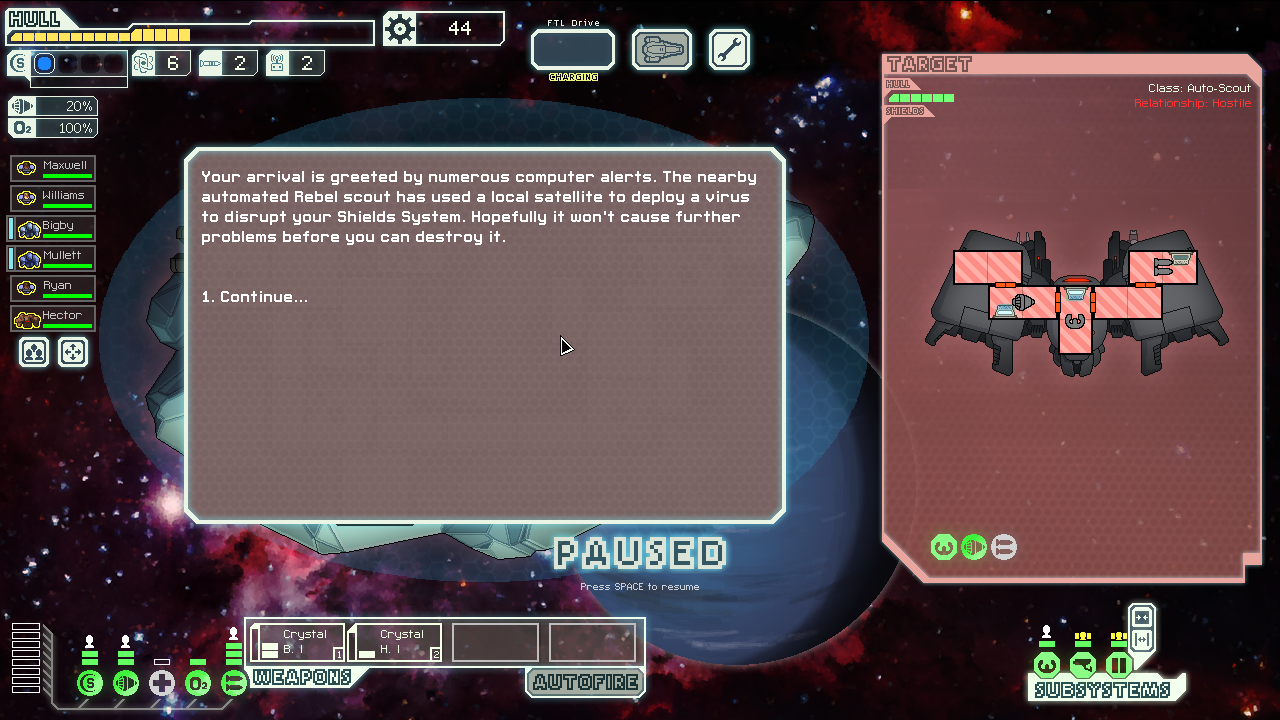Screen dimensions: 1280x720
Task: Click the Medbay system power icon
Action: pos(162,684)
